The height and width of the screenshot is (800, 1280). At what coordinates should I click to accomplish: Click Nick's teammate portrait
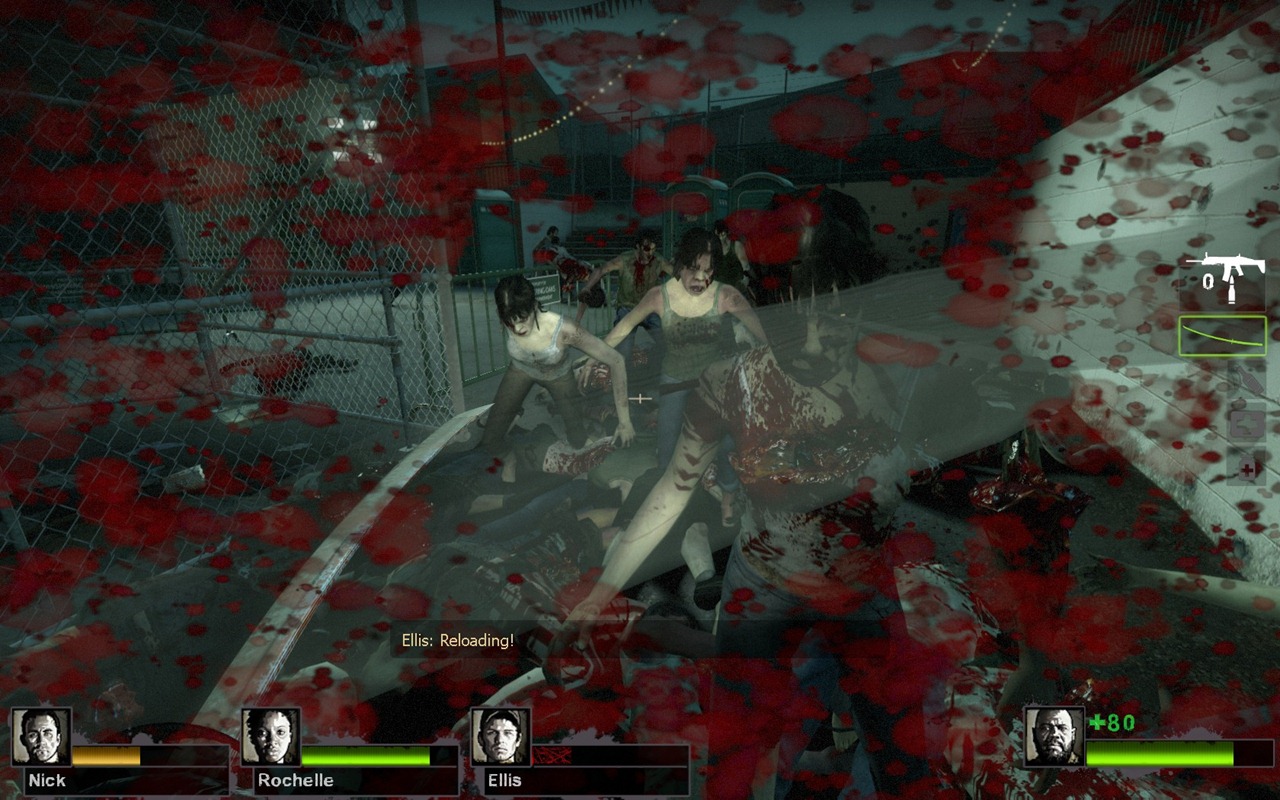tap(41, 737)
